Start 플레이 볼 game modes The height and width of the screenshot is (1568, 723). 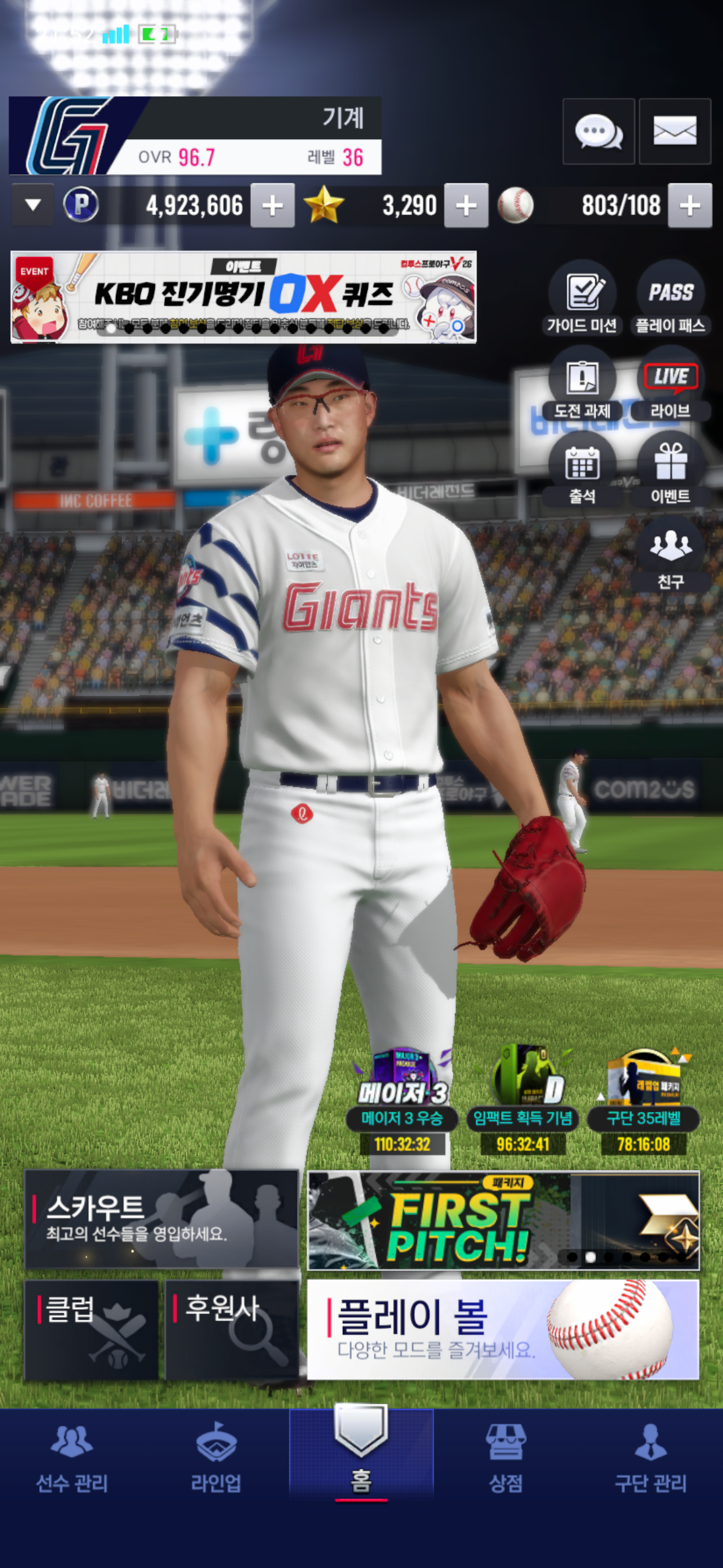click(503, 1329)
